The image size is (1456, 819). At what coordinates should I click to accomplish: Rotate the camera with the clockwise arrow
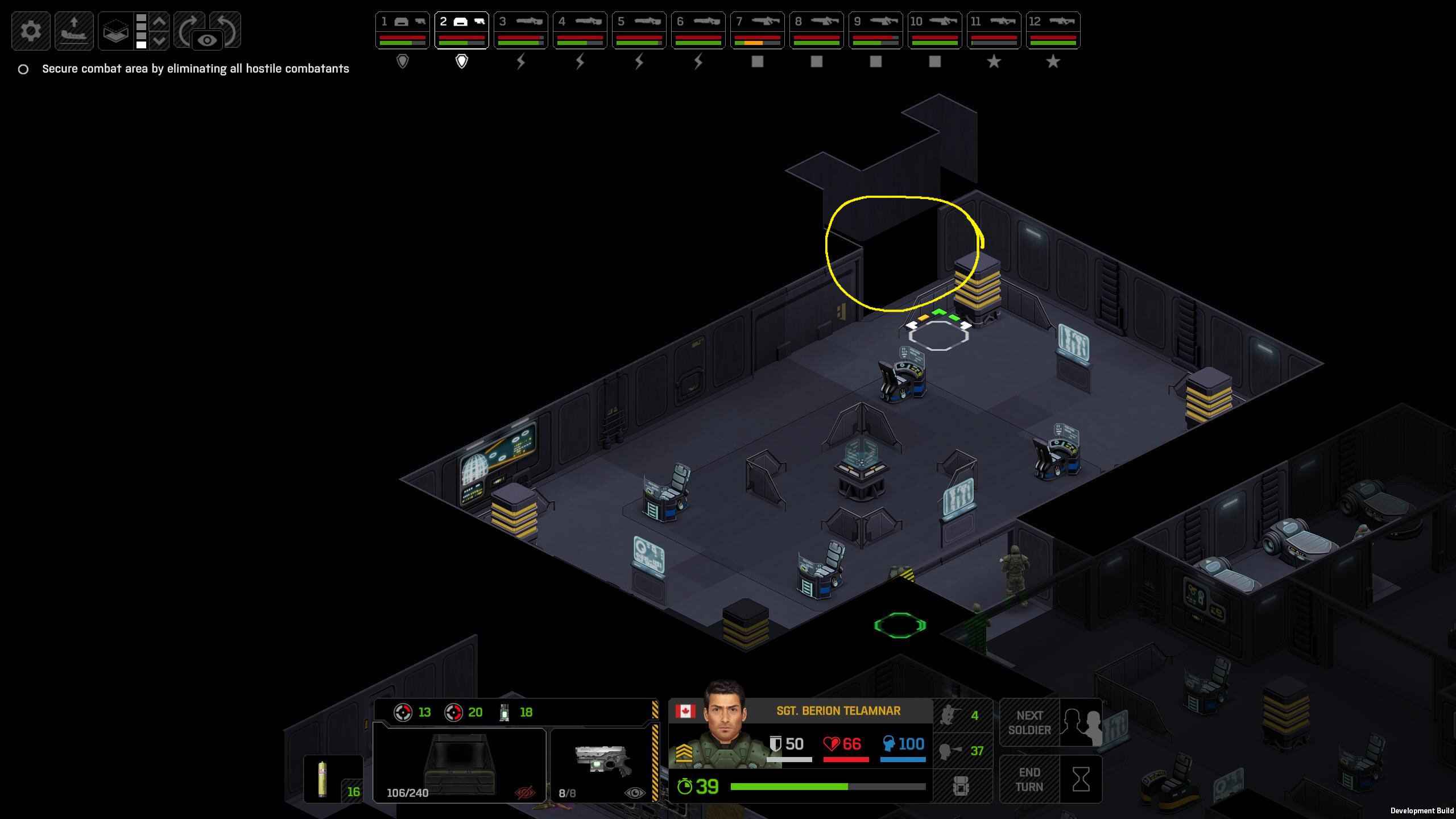[x=189, y=26]
